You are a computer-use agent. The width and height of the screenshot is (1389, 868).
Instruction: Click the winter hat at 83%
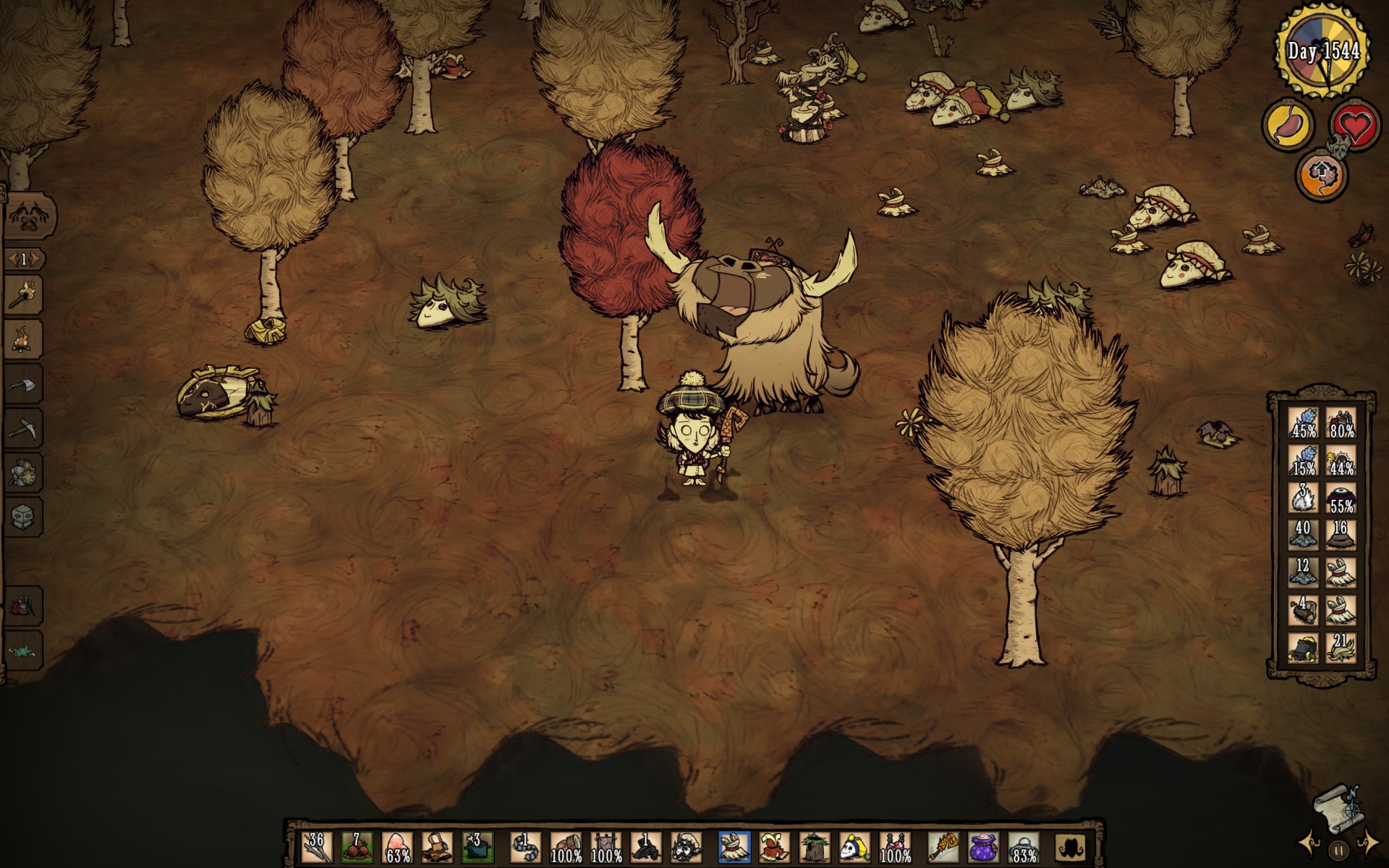click(x=1023, y=846)
